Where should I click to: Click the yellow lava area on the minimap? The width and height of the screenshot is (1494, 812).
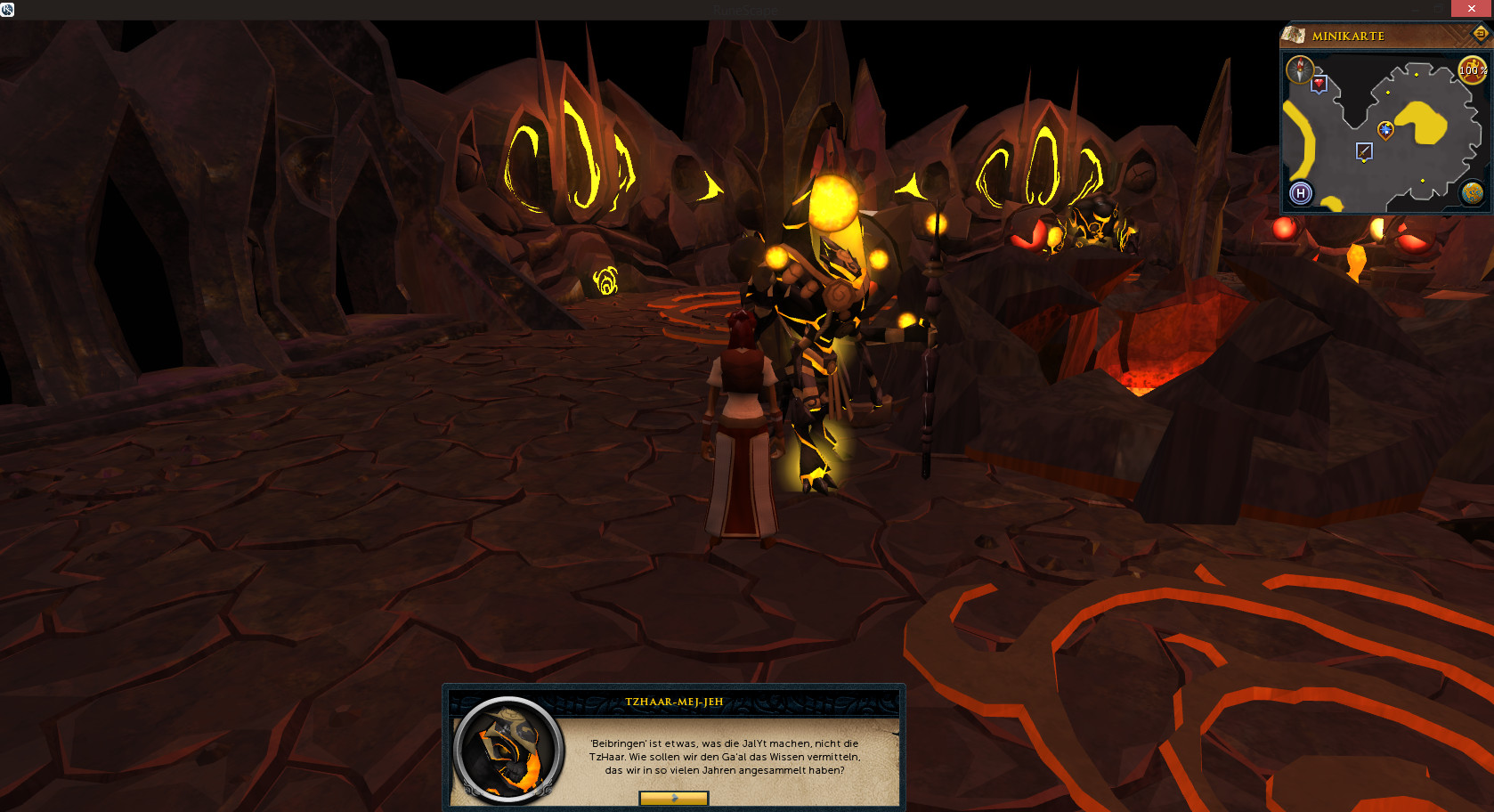tap(1422, 123)
